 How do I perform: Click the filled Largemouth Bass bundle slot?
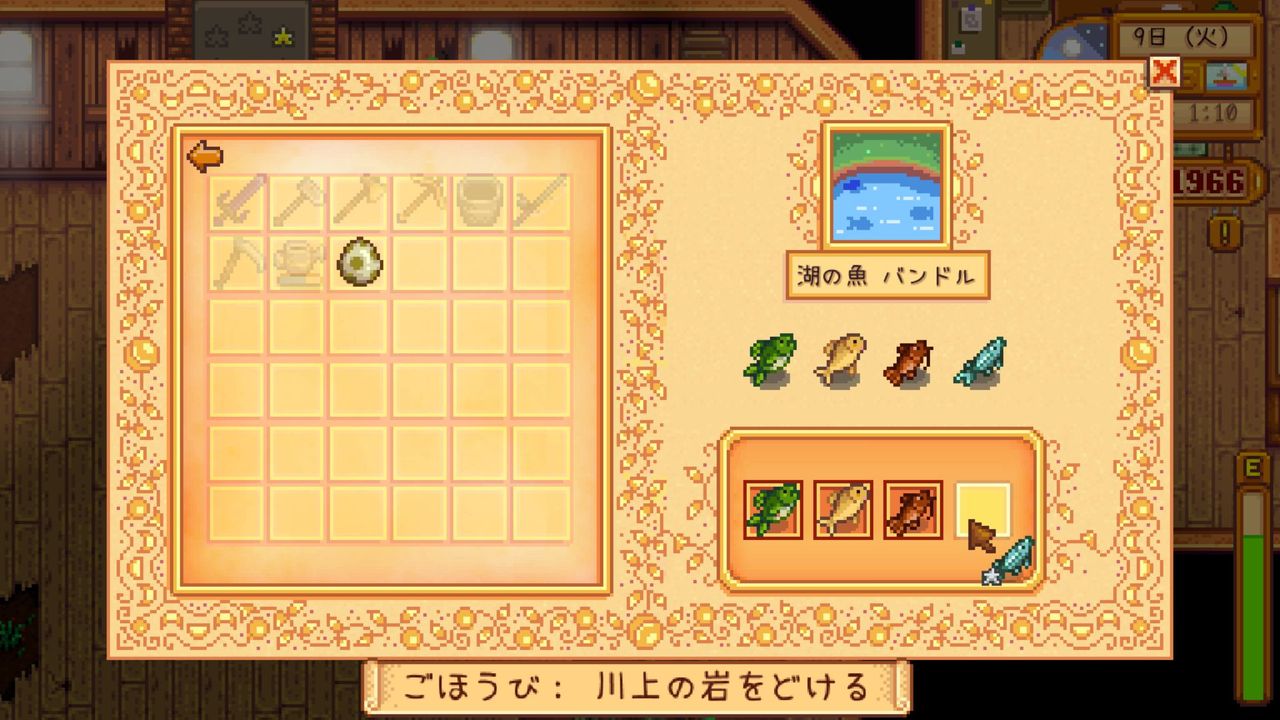772,512
